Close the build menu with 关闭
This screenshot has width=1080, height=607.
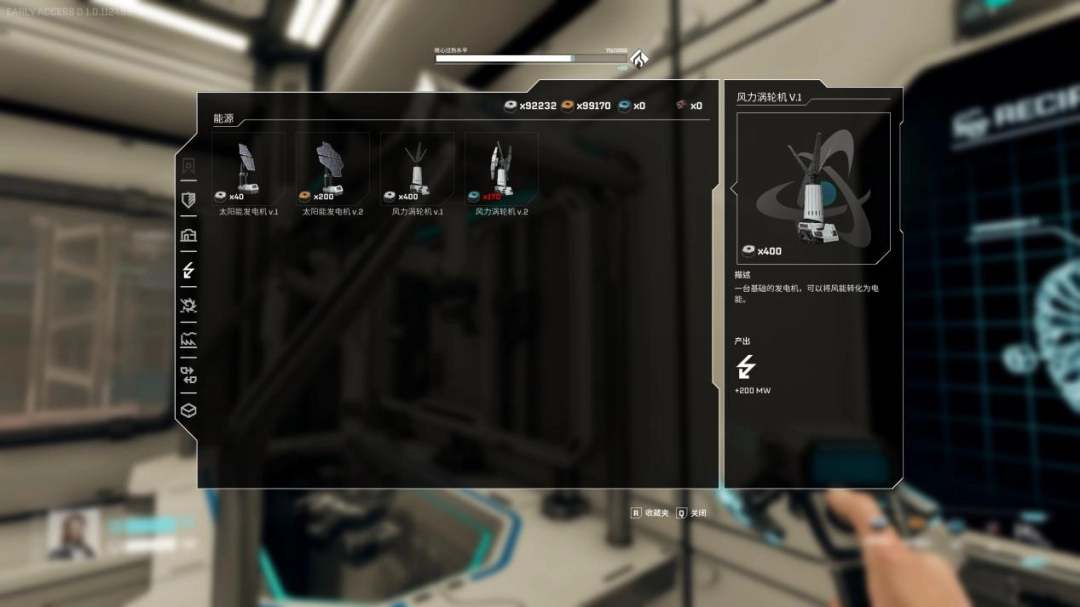(692, 513)
